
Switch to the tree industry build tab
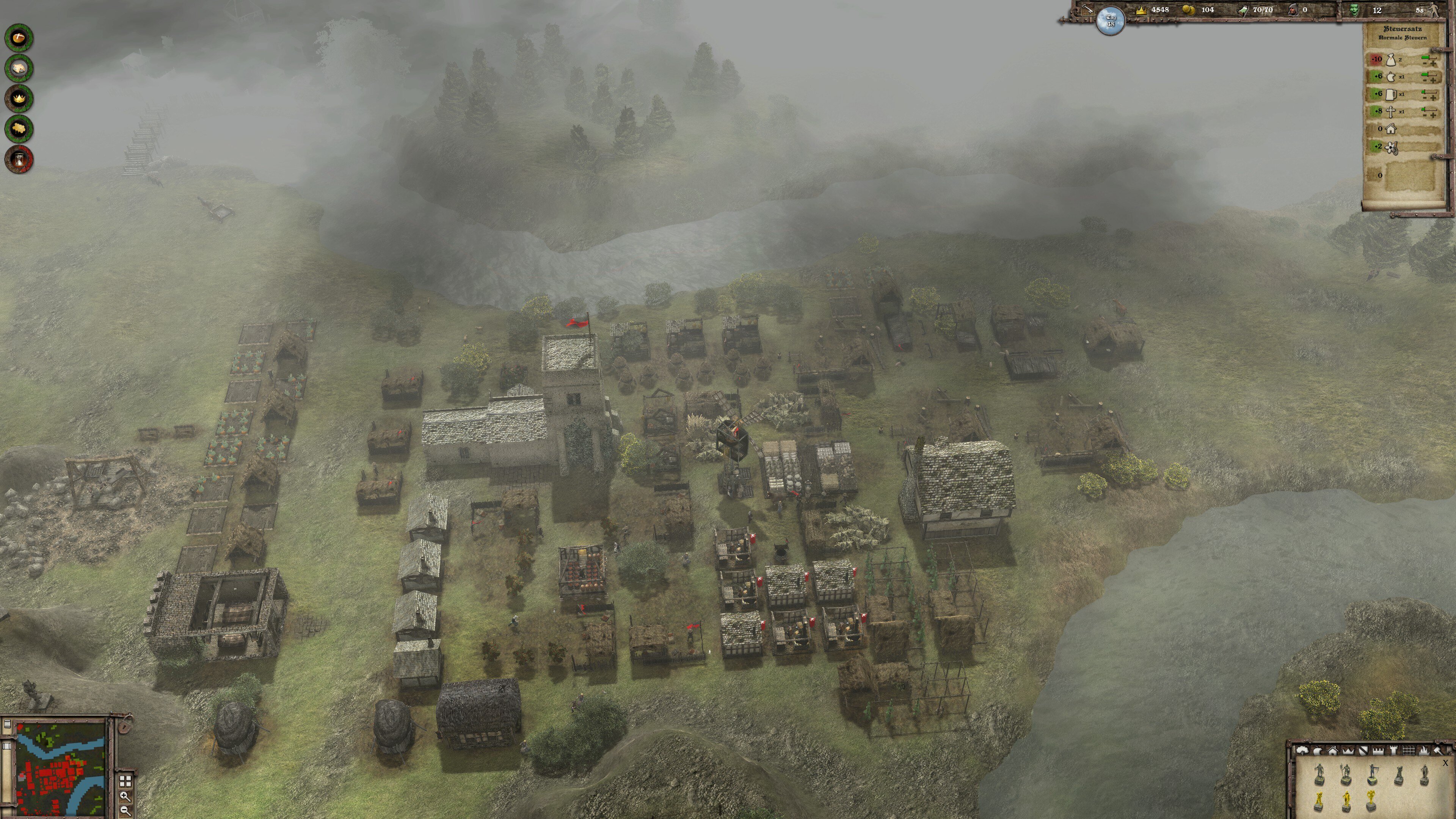[x=1302, y=751]
